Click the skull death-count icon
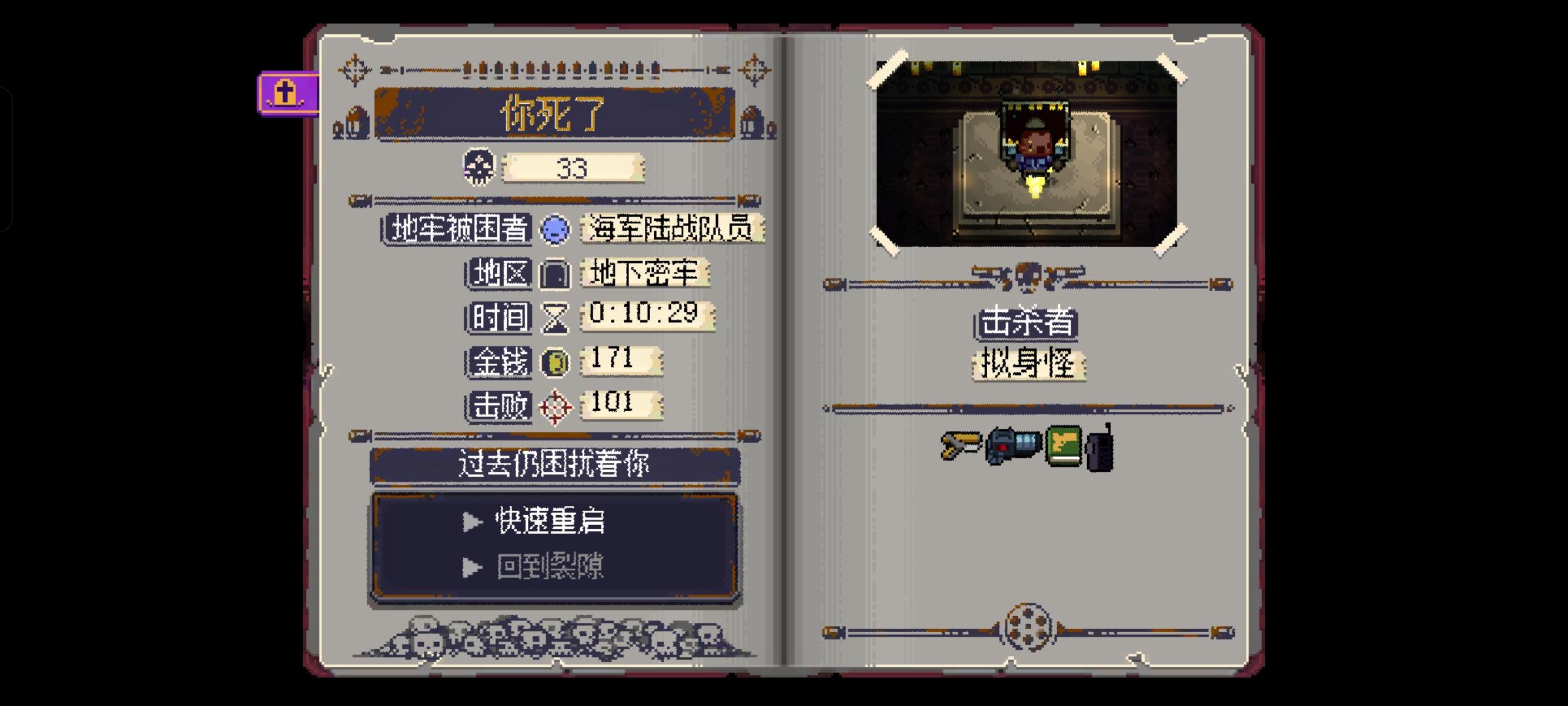This screenshot has height=706, width=1568. click(x=478, y=167)
